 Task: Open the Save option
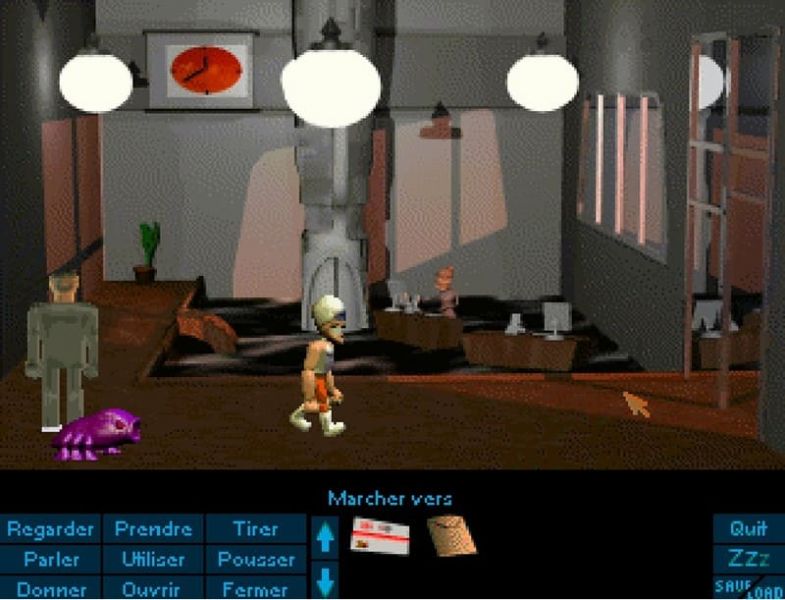coord(732,585)
